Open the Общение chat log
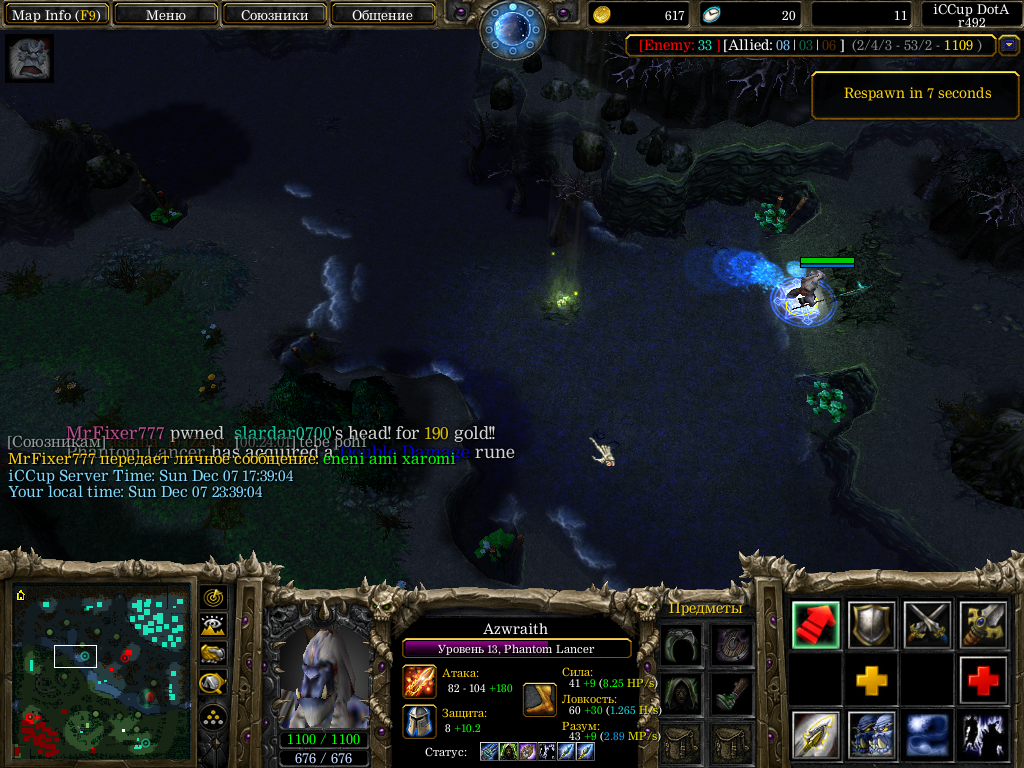Image resolution: width=1024 pixels, height=768 pixels. 382,15
